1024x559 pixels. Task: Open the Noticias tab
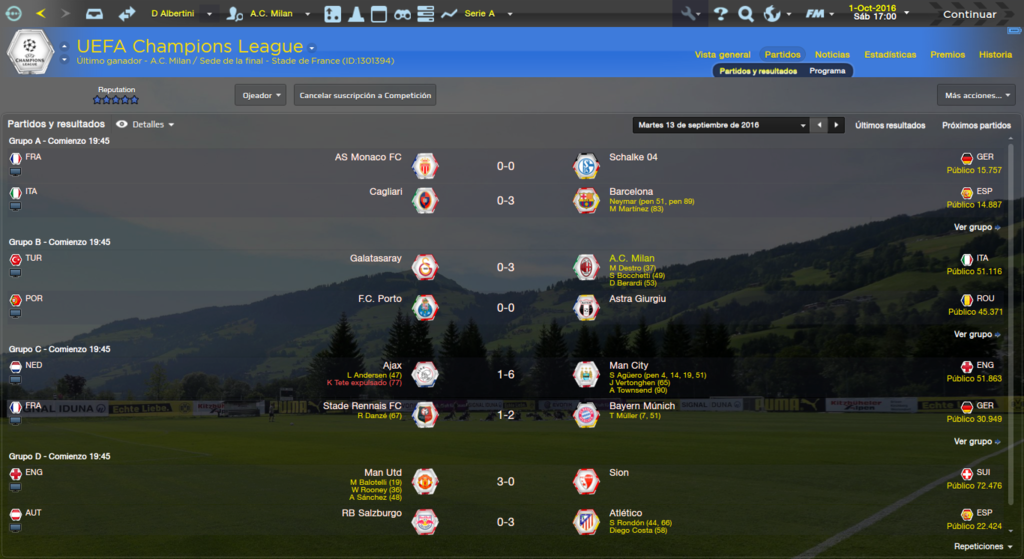(832, 55)
